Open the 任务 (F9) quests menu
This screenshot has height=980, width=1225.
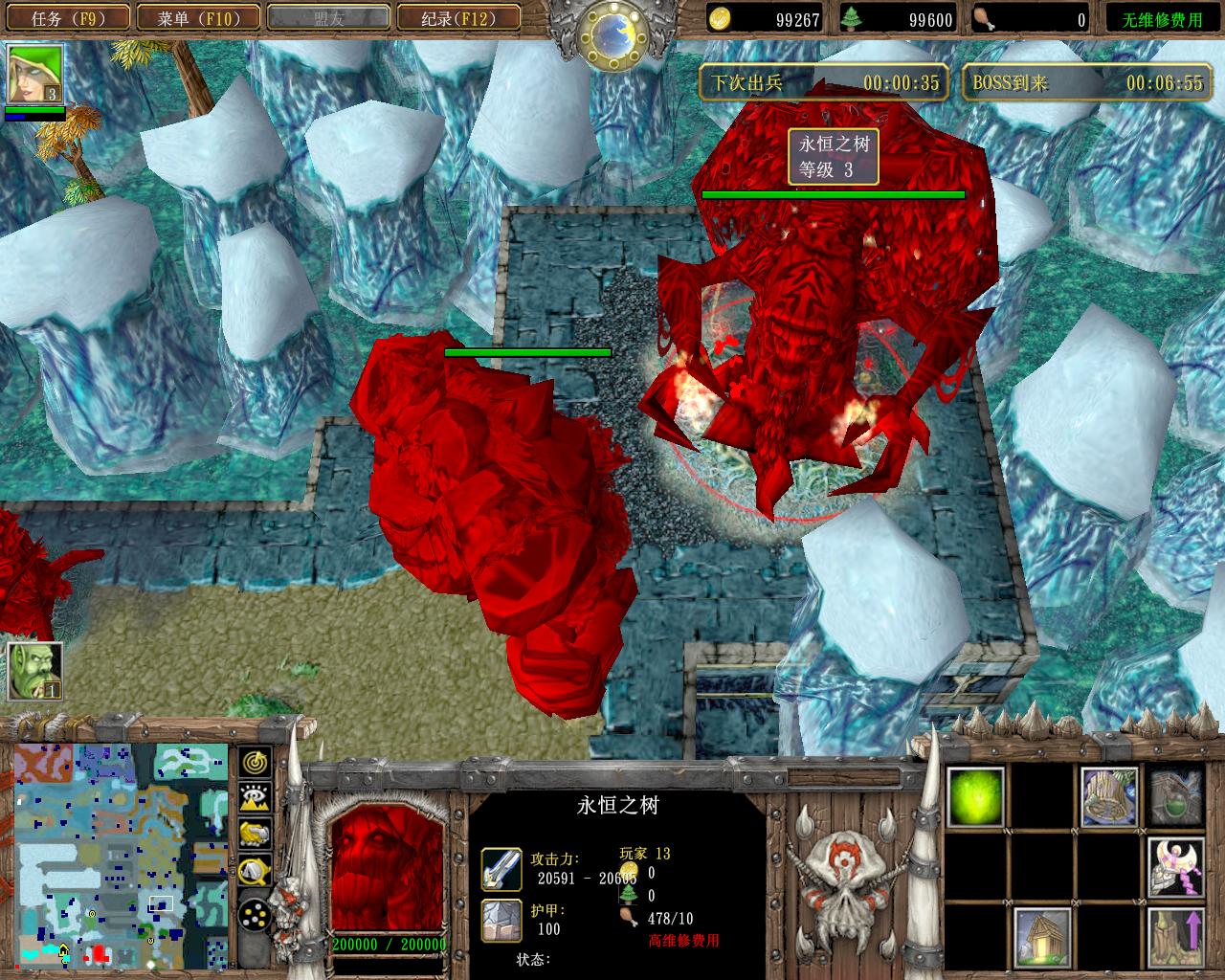(x=67, y=17)
